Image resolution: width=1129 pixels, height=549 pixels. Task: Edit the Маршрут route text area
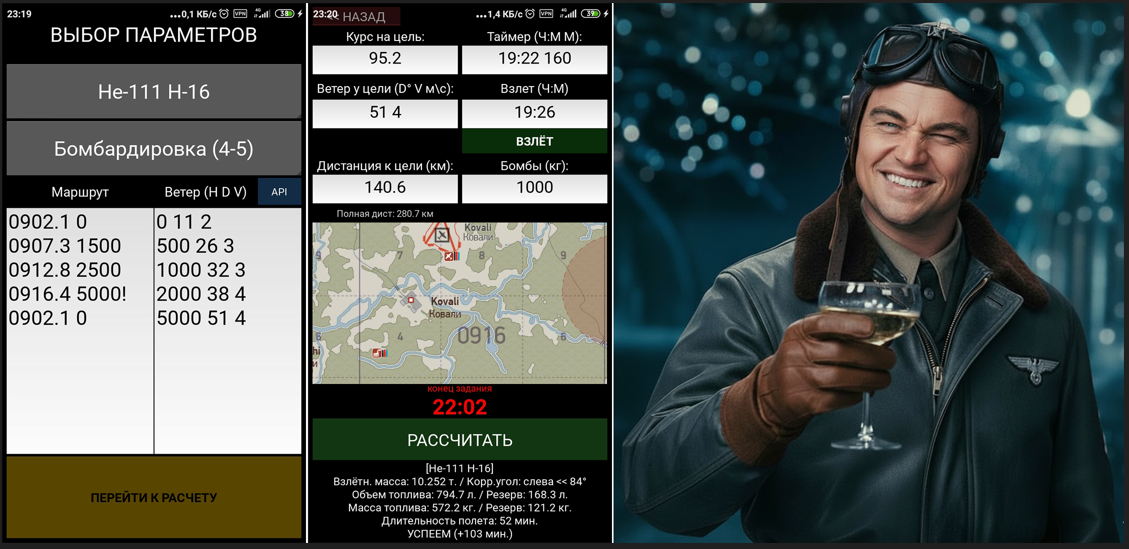[x=80, y=330]
